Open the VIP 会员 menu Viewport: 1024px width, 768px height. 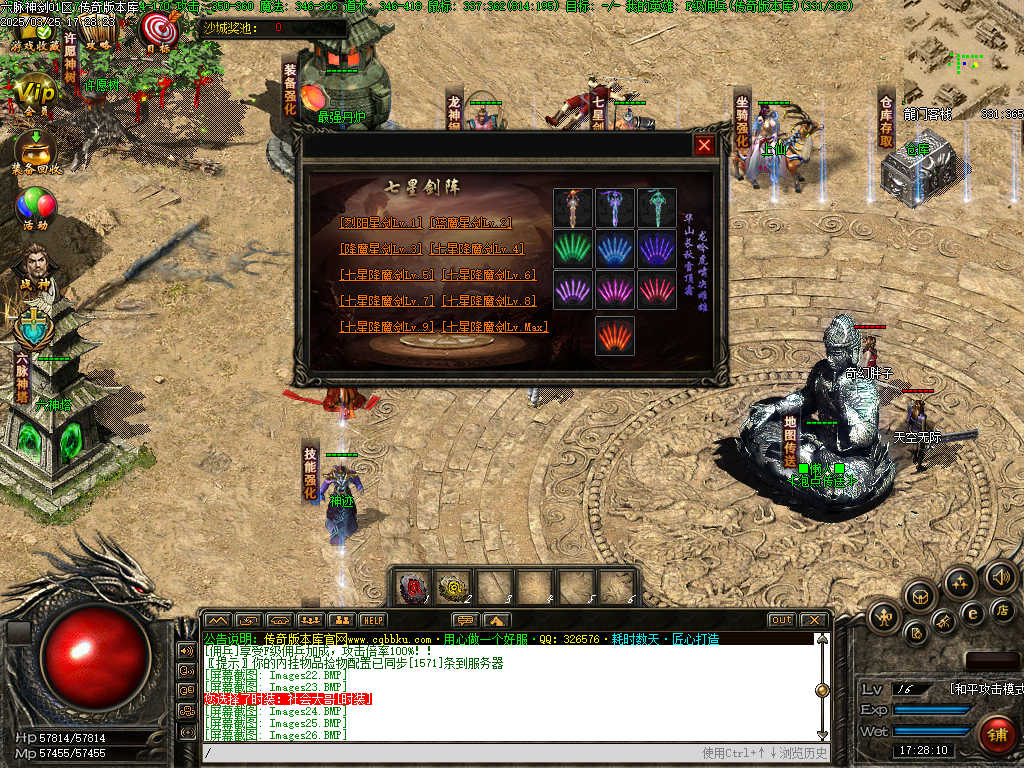(x=36, y=93)
